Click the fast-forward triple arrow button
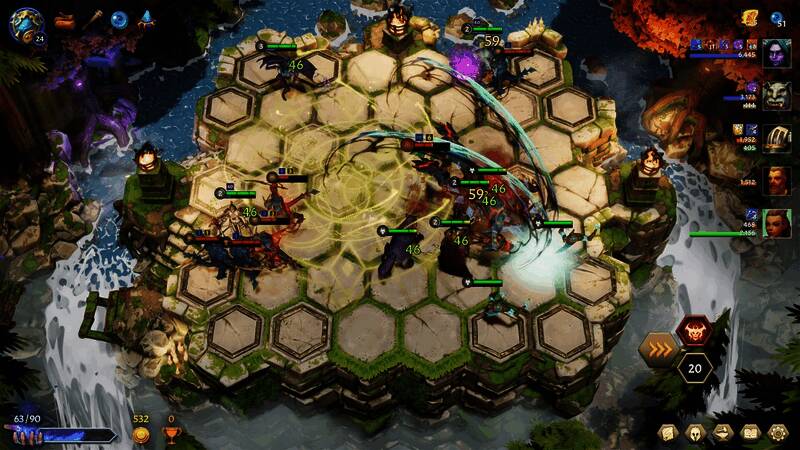This screenshot has width=800, height=450. pyautogui.click(x=660, y=350)
